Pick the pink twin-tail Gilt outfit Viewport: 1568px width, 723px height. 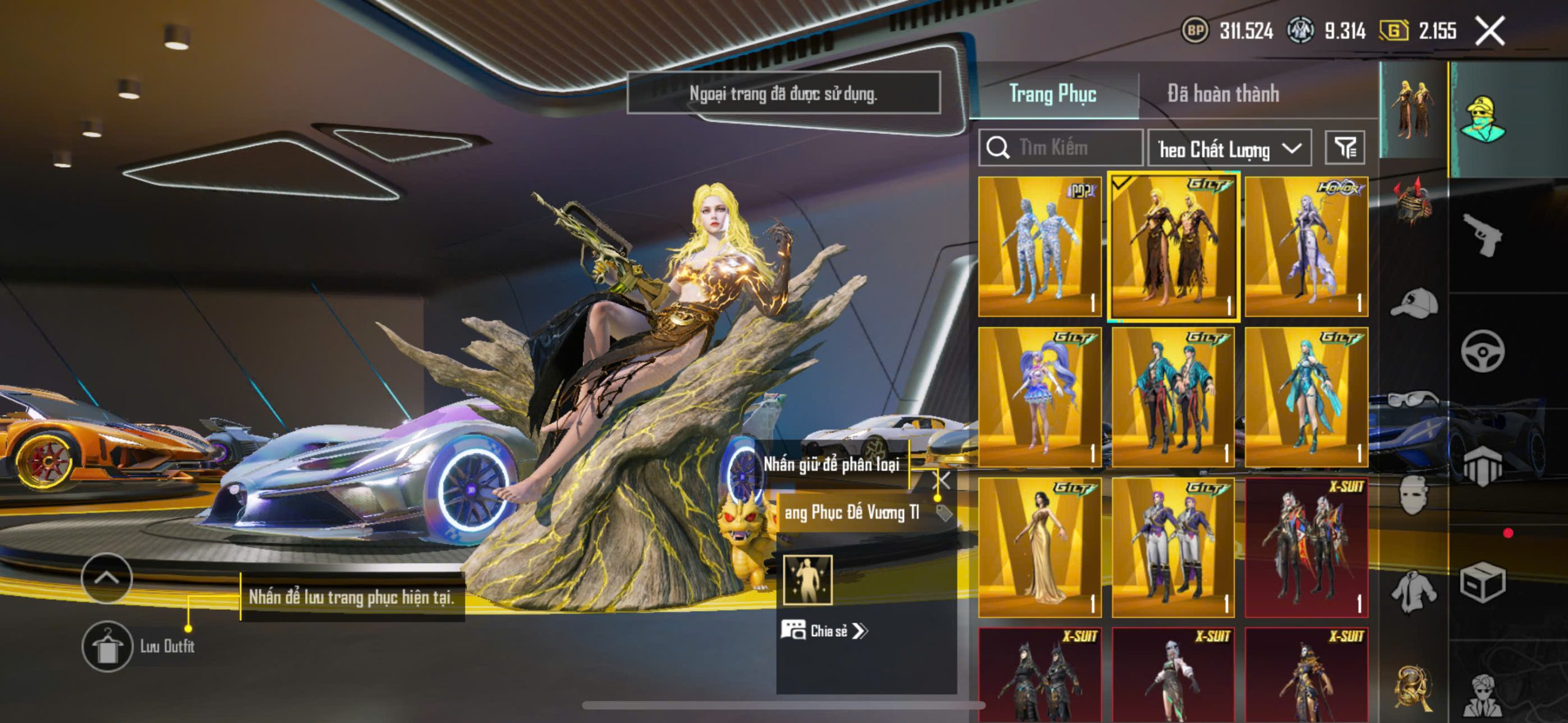click(1039, 397)
